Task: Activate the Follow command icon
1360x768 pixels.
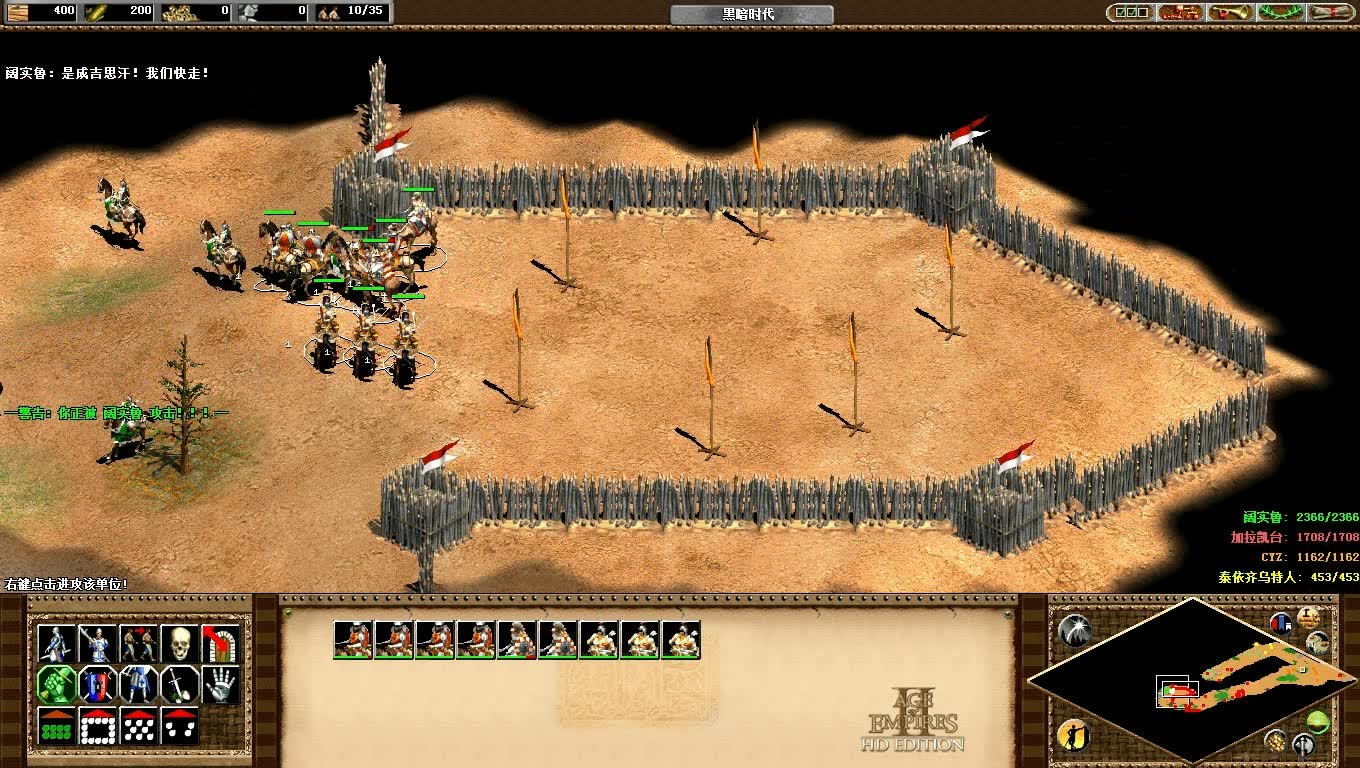Action: coord(139,643)
